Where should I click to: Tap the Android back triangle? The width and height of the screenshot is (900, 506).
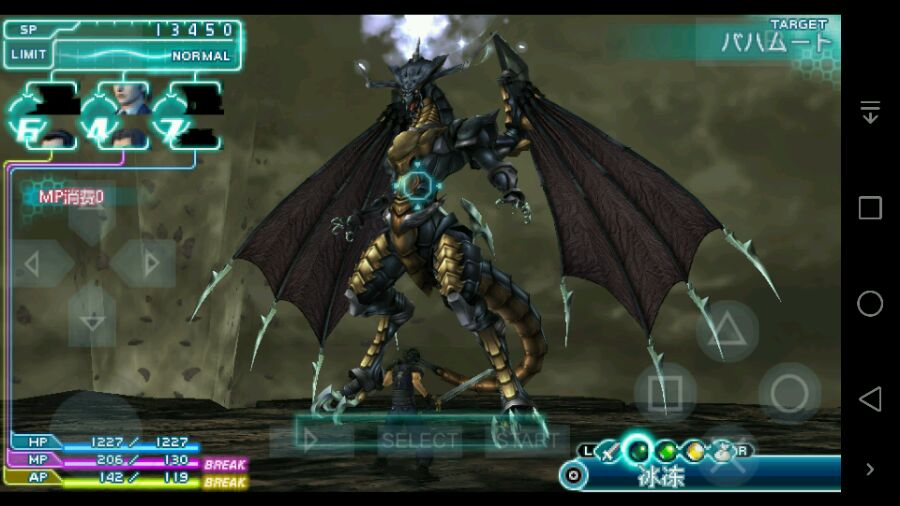point(869,399)
